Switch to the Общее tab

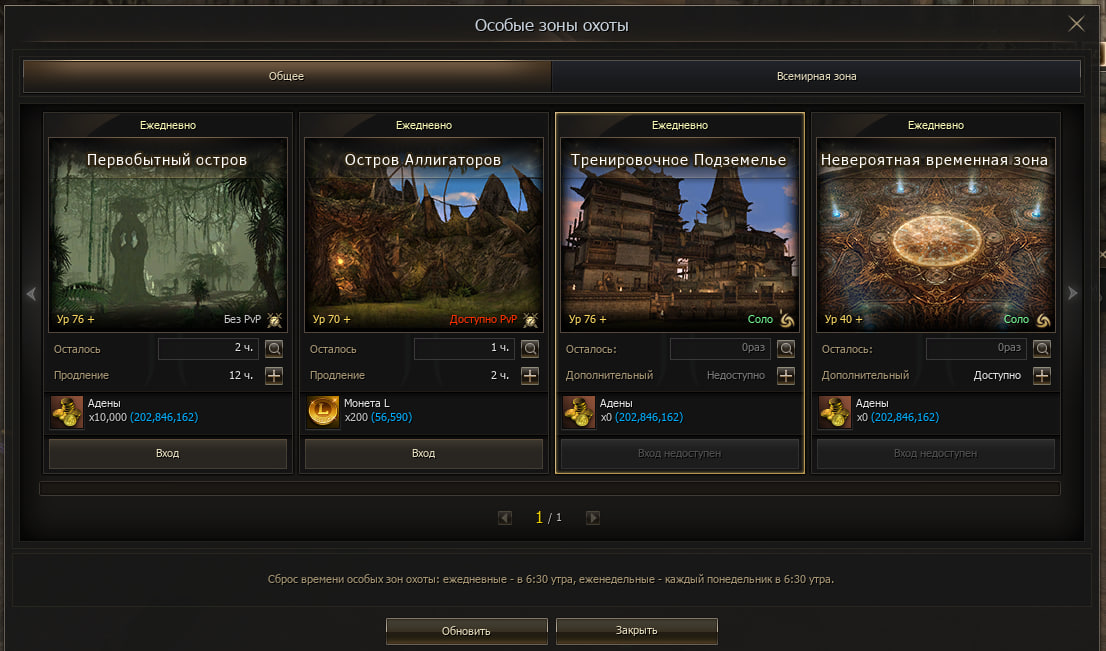(x=286, y=76)
